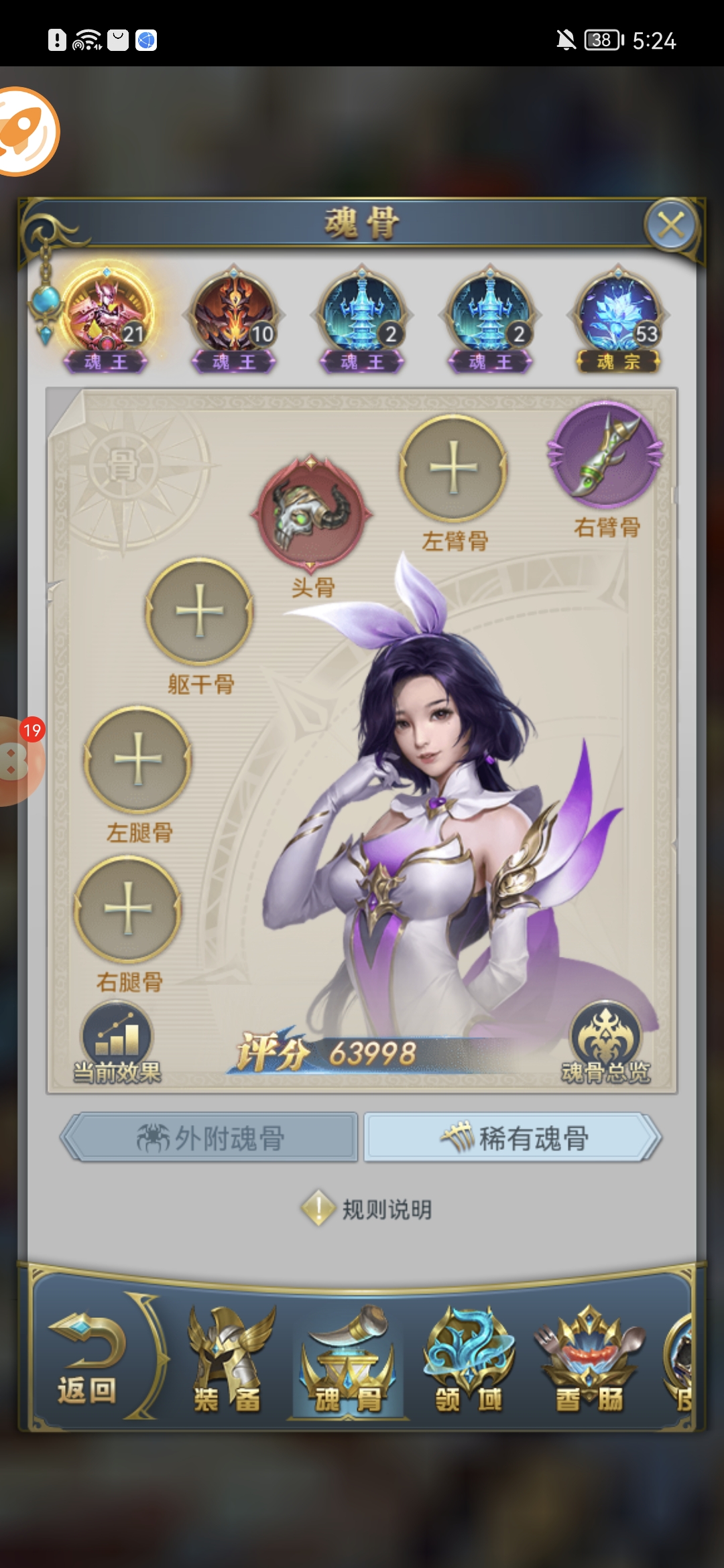Open the 装备 equipment tab
This screenshot has width=724, height=1568.
[228, 1360]
